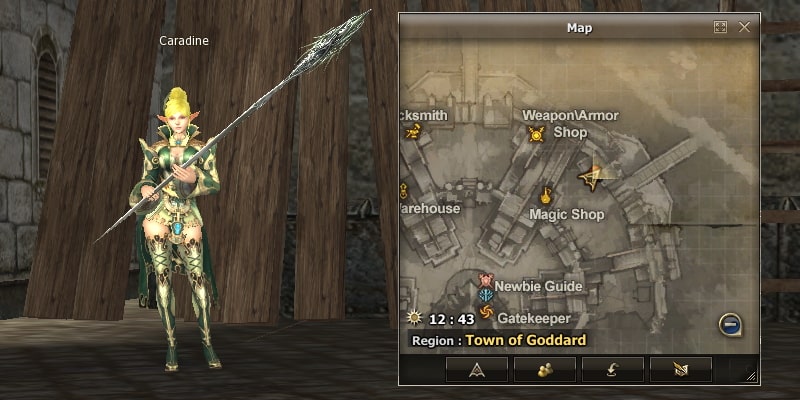
Task: Zoom out the map with minus button
Action: pyautogui.click(x=731, y=324)
